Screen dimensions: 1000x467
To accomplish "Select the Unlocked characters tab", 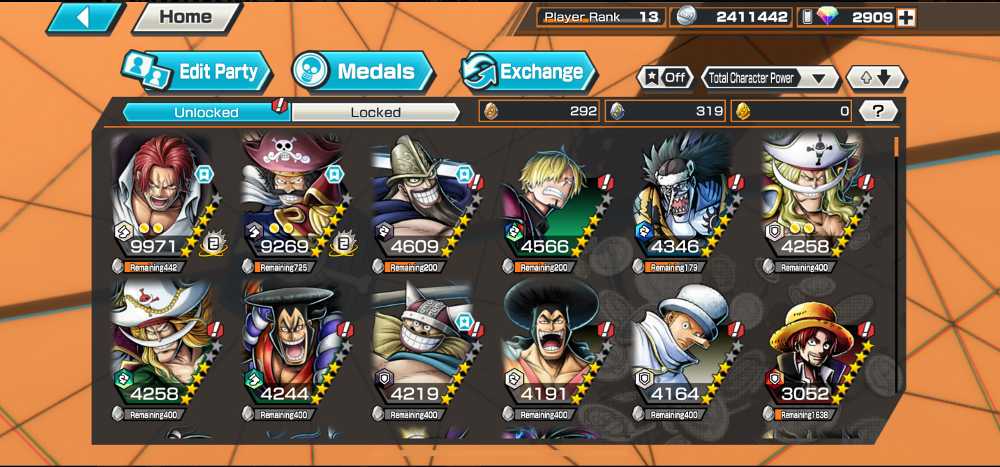I will [x=206, y=112].
